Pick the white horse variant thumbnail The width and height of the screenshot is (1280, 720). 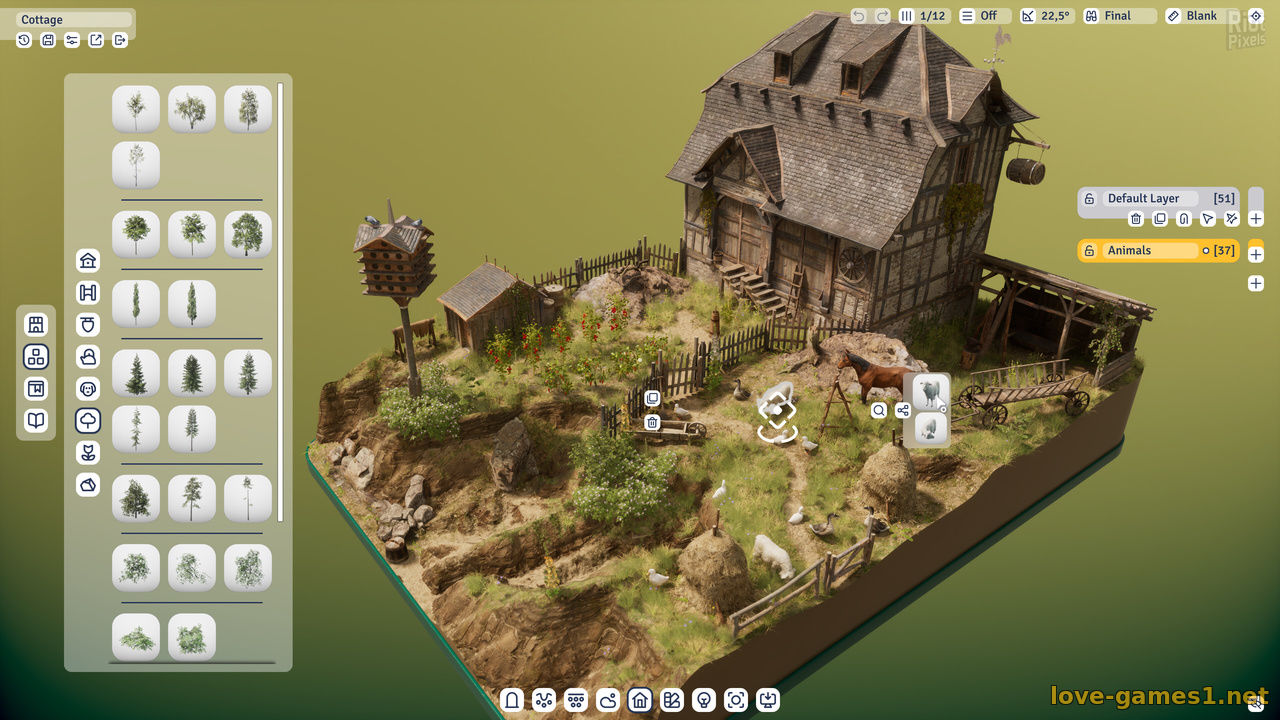coord(930,391)
